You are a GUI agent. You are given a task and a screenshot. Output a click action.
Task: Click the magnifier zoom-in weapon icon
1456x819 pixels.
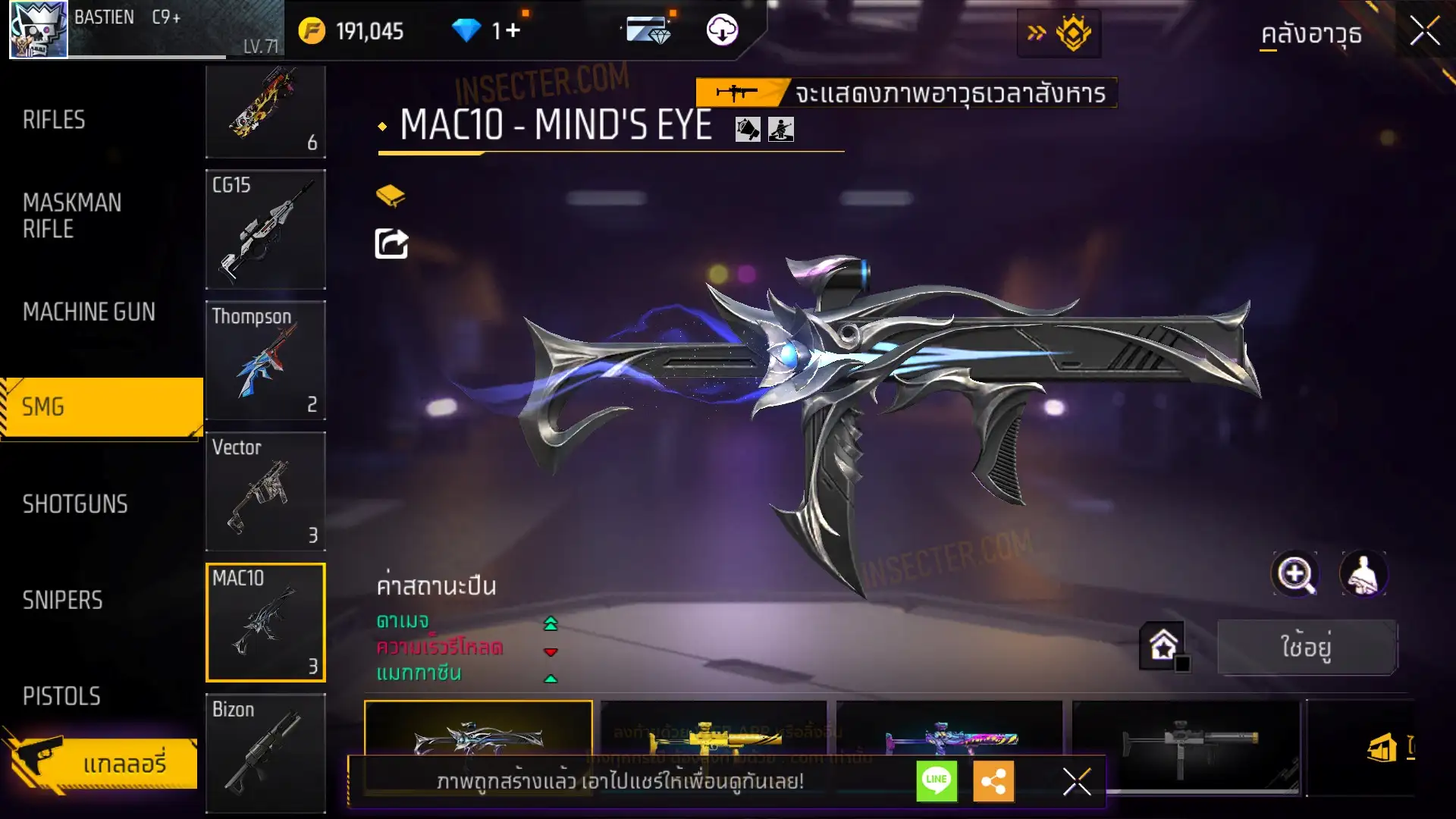point(1295,574)
